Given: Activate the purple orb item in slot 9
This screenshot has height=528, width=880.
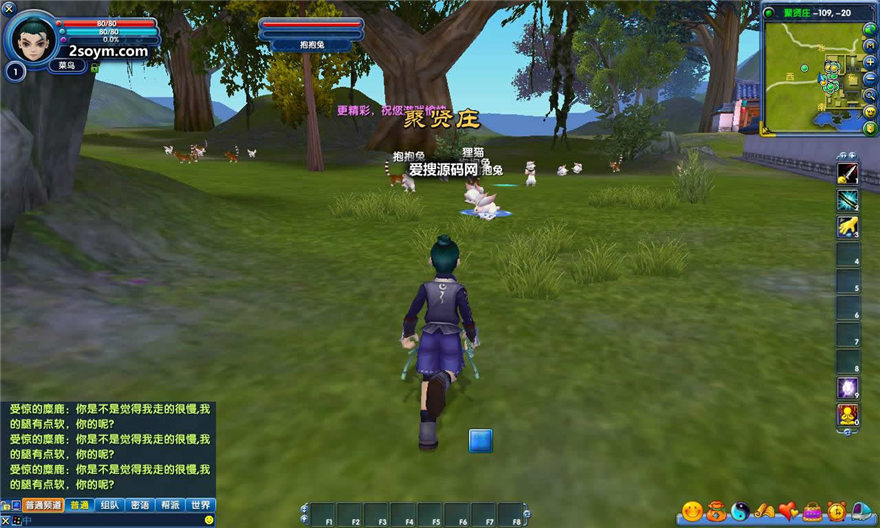Looking at the screenshot, I should (848, 388).
